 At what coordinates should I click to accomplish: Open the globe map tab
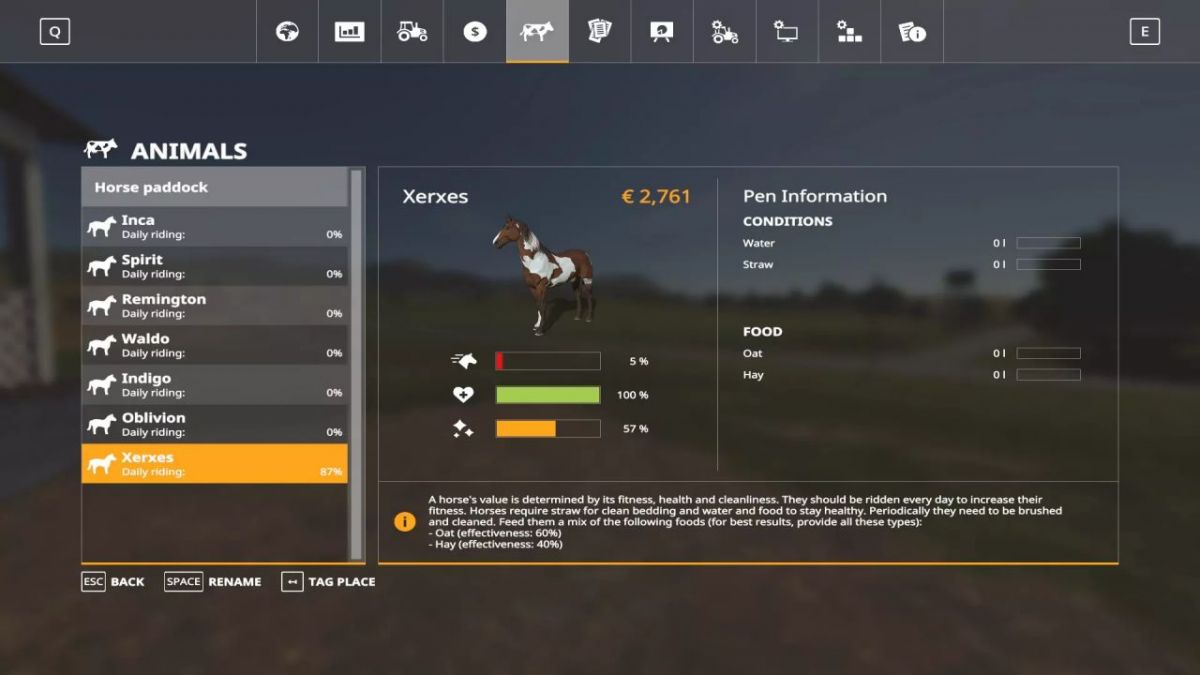tap(288, 31)
